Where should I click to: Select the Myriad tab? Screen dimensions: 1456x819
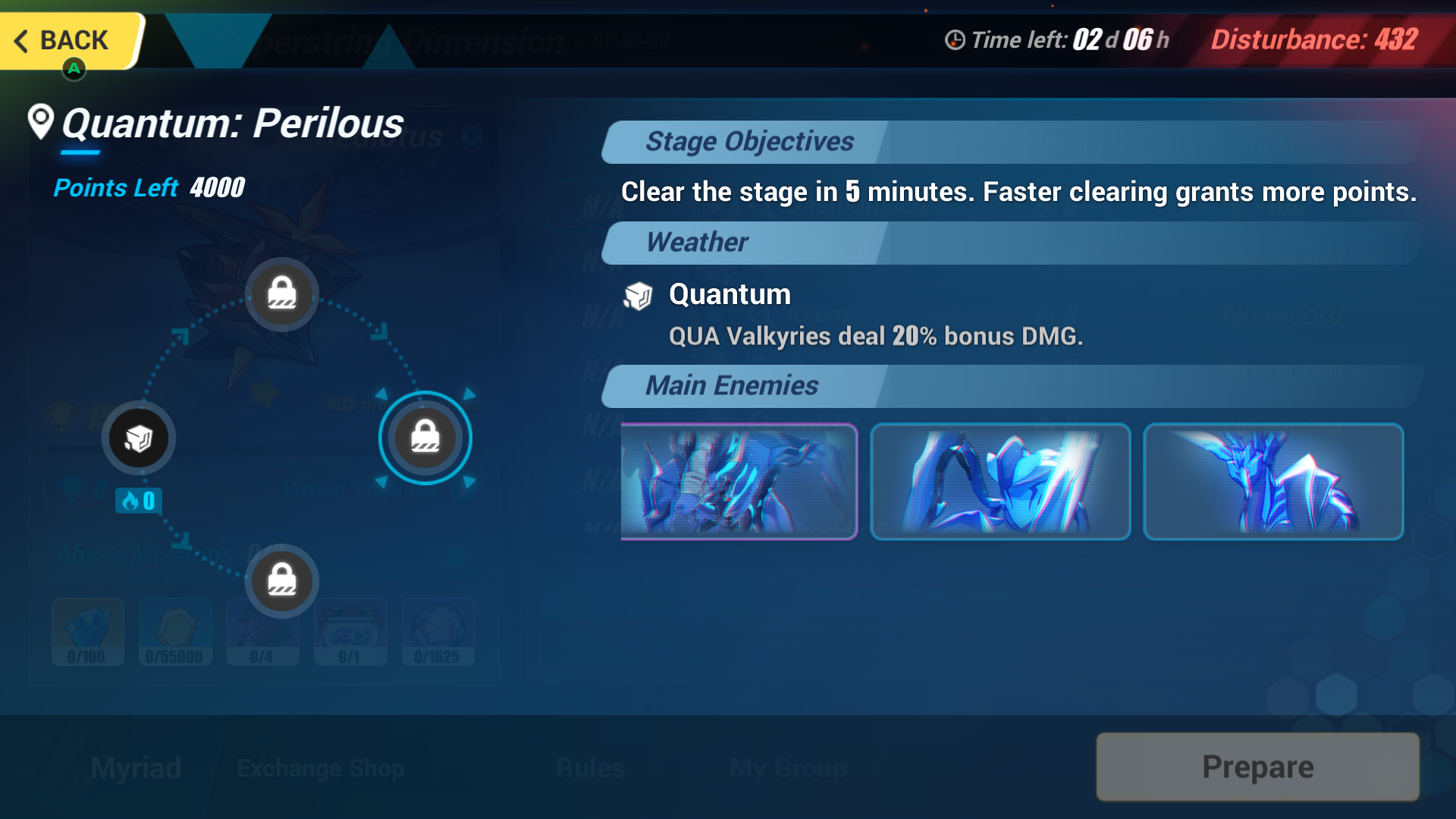[135, 767]
